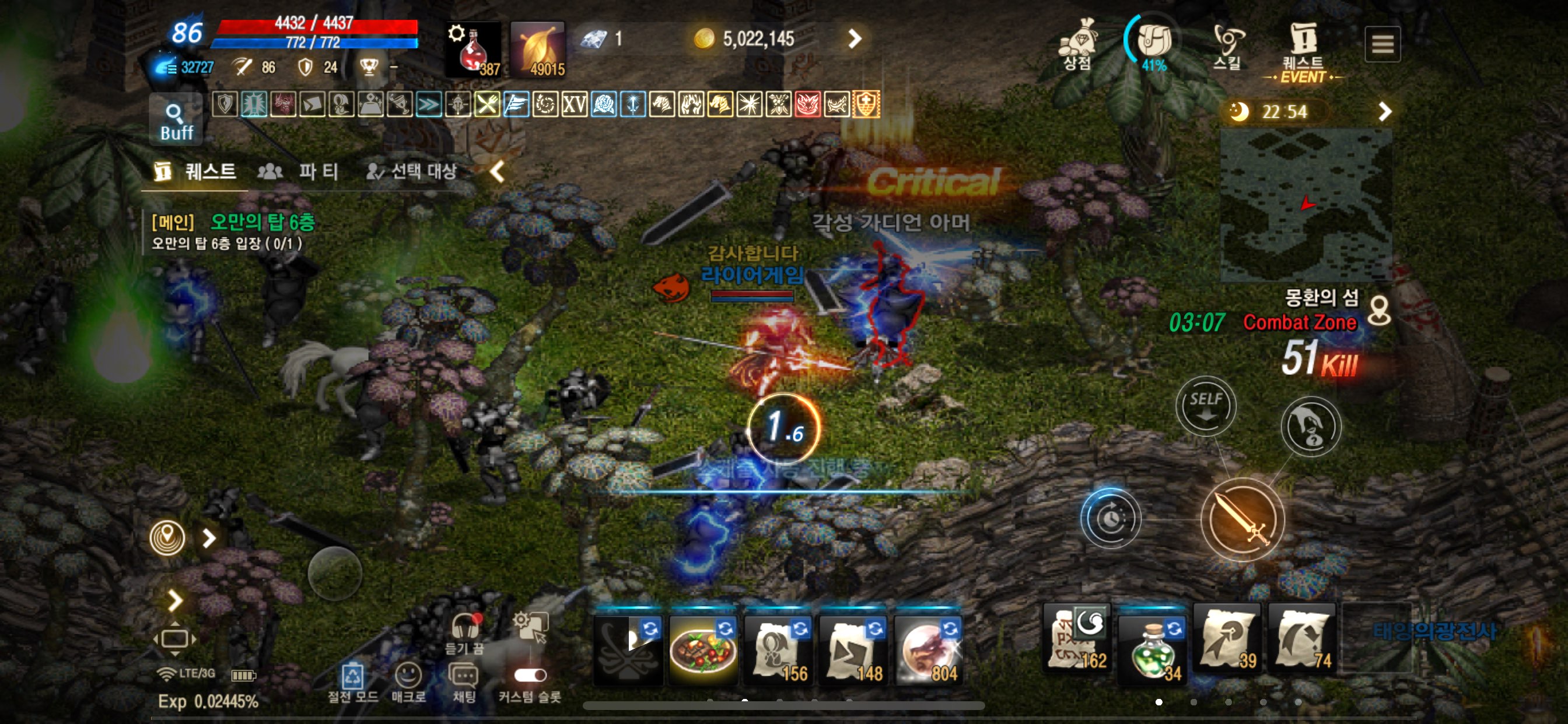Viewport: 1568px width, 724px height.
Task: Click the Buff search button
Action: coord(176,121)
